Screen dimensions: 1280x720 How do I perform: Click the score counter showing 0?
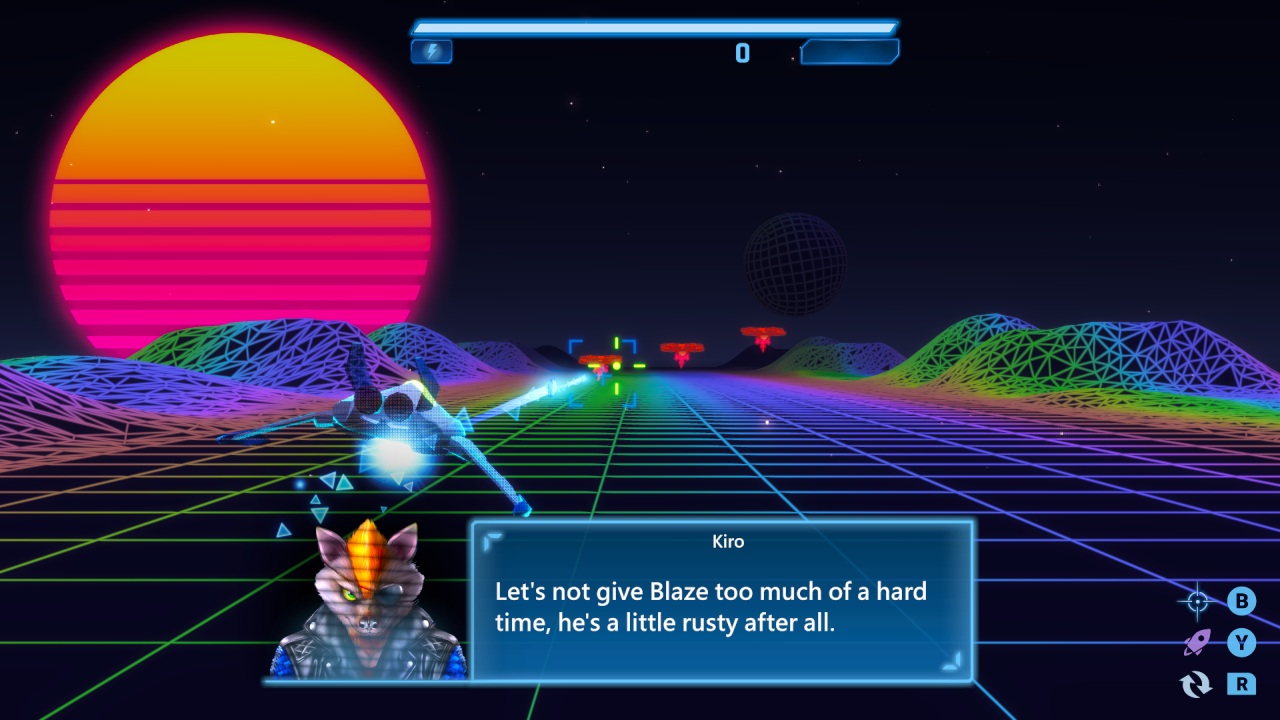tap(742, 52)
